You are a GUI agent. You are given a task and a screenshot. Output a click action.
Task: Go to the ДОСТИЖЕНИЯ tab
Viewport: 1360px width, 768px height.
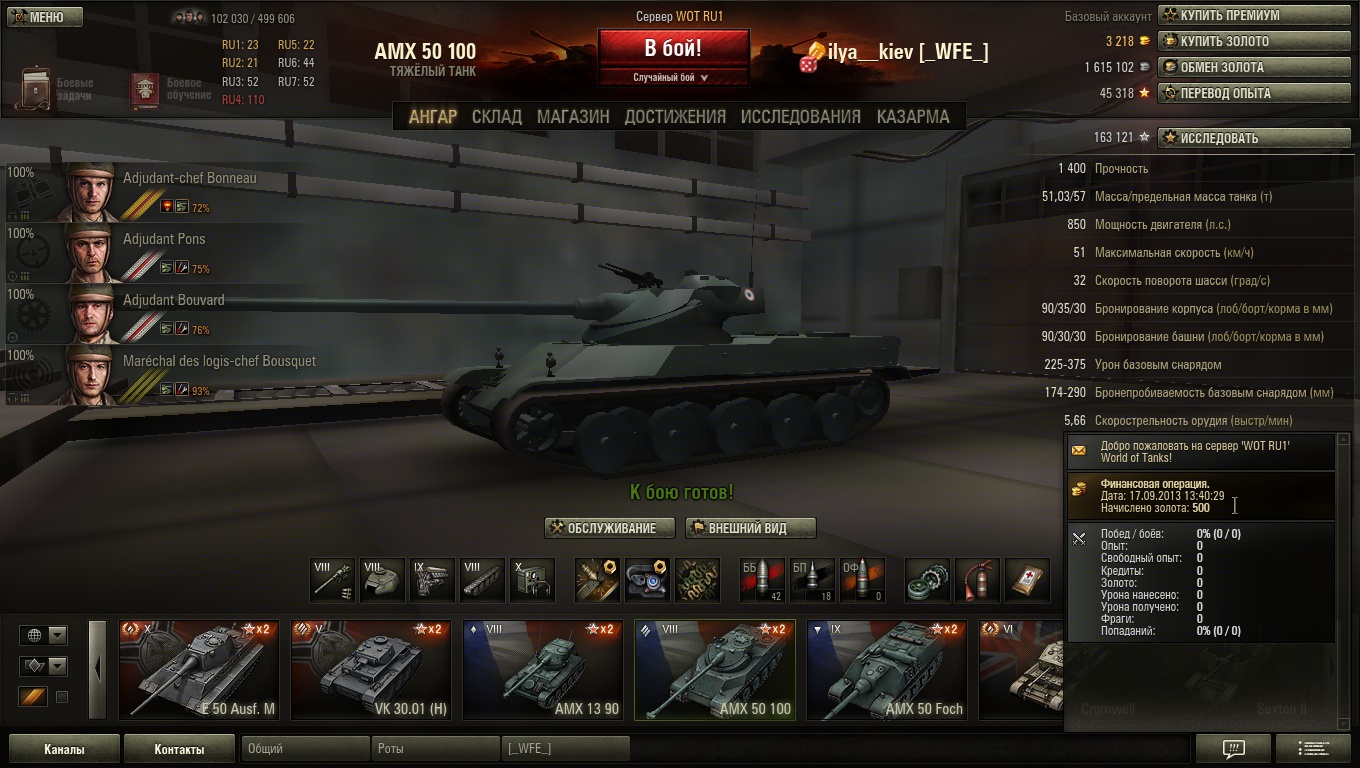pos(675,117)
